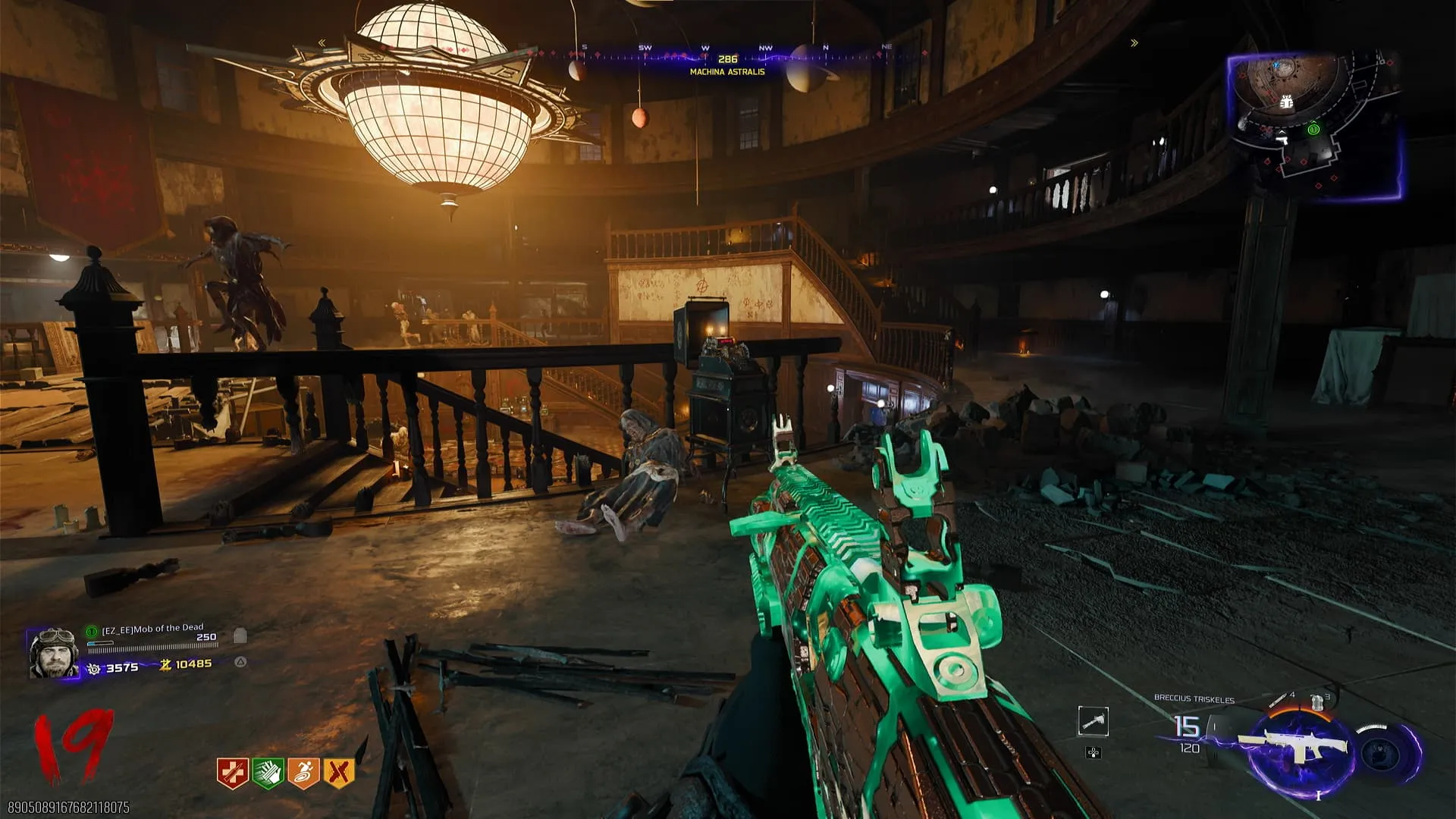
Task: Click the compass bar heading indicator
Action: [x=727, y=58]
